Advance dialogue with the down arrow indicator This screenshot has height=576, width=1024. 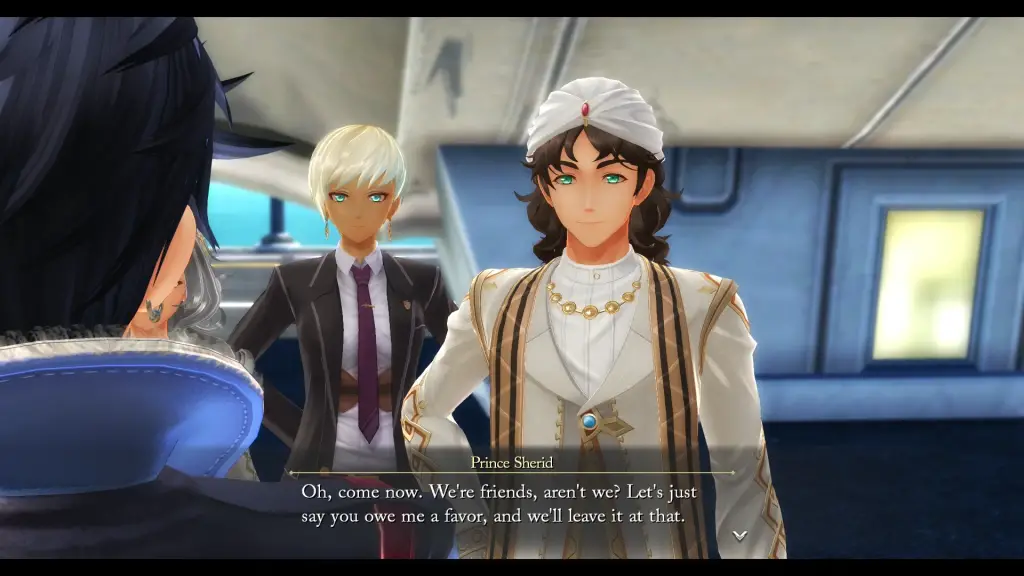pyautogui.click(x=739, y=535)
